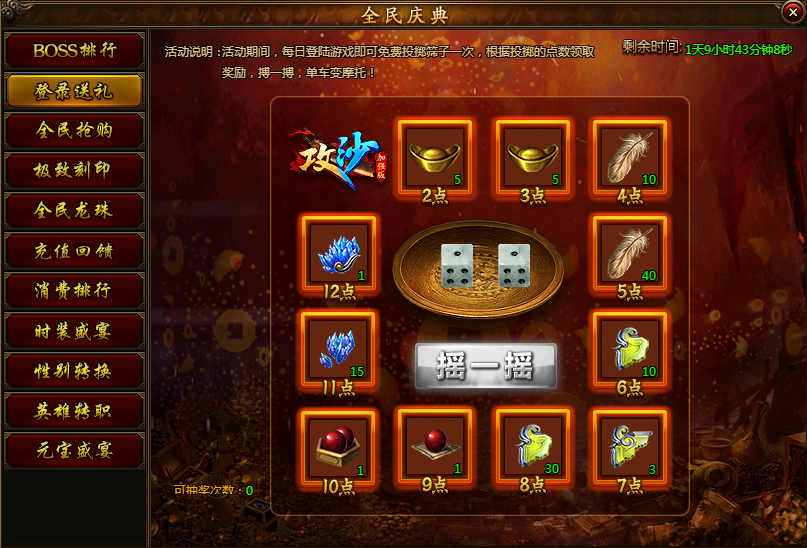Show the 充值回馈 tab
The image size is (807, 548).
pos(74,250)
